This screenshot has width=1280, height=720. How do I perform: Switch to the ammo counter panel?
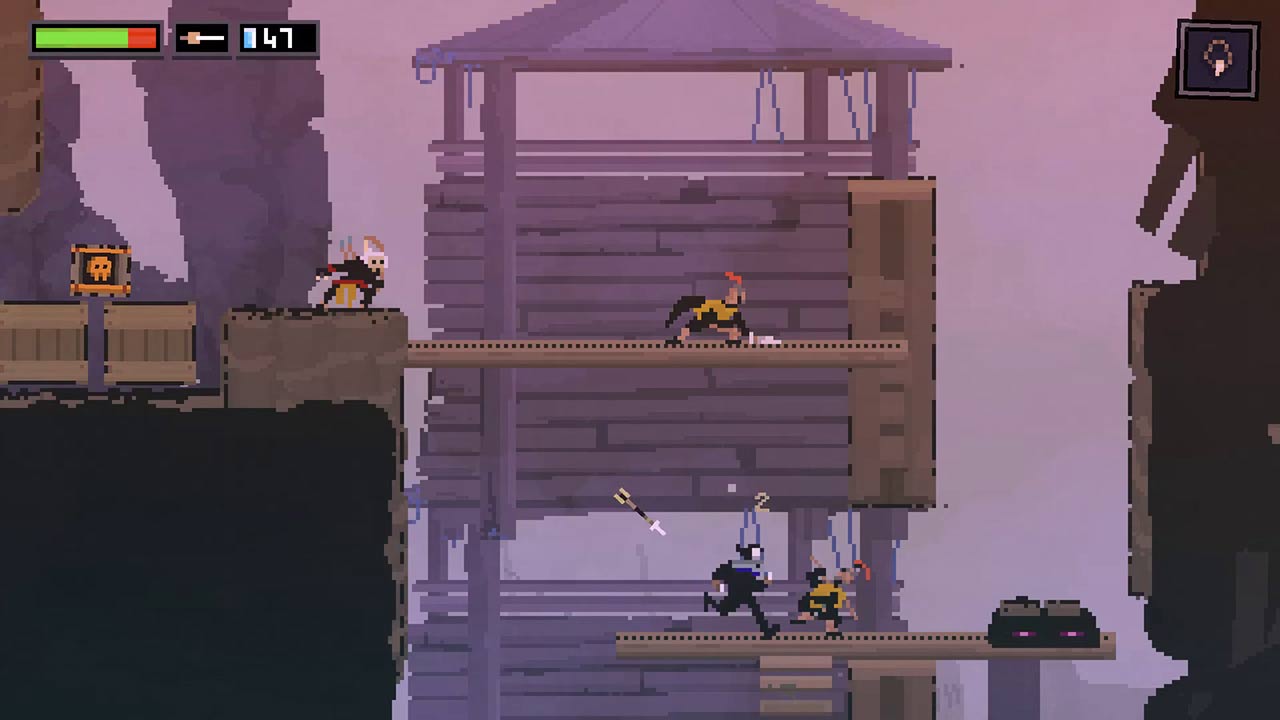tap(277, 39)
